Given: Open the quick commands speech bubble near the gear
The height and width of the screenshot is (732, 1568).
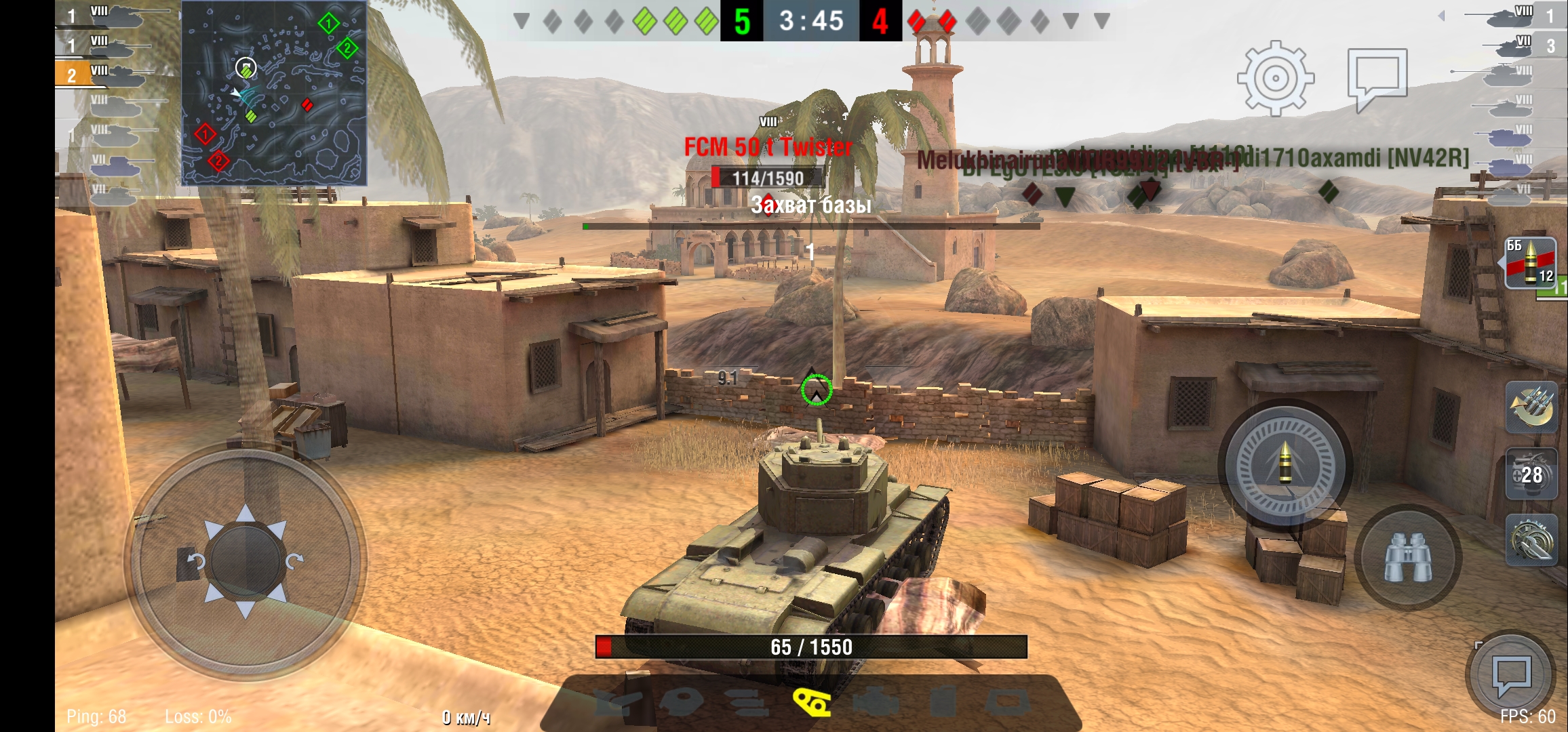Looking at the screenshot, I should click(1377, 78).
